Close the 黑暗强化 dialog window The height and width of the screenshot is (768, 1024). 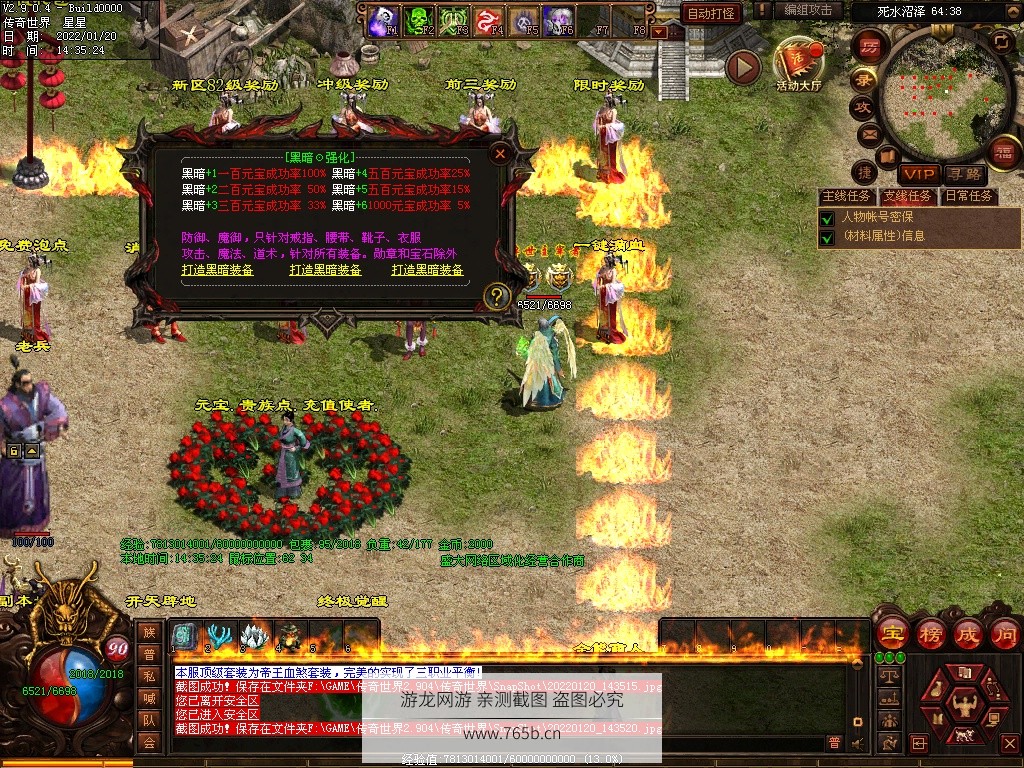click(499, 154)
